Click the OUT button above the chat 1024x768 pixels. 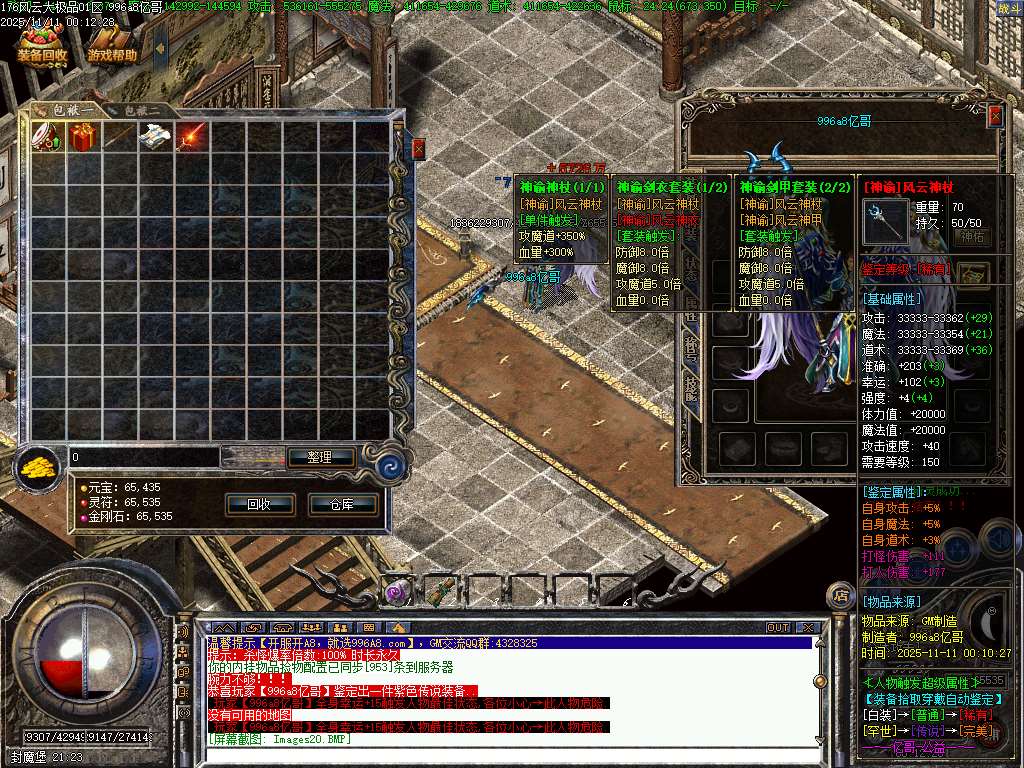pos(778,627)
